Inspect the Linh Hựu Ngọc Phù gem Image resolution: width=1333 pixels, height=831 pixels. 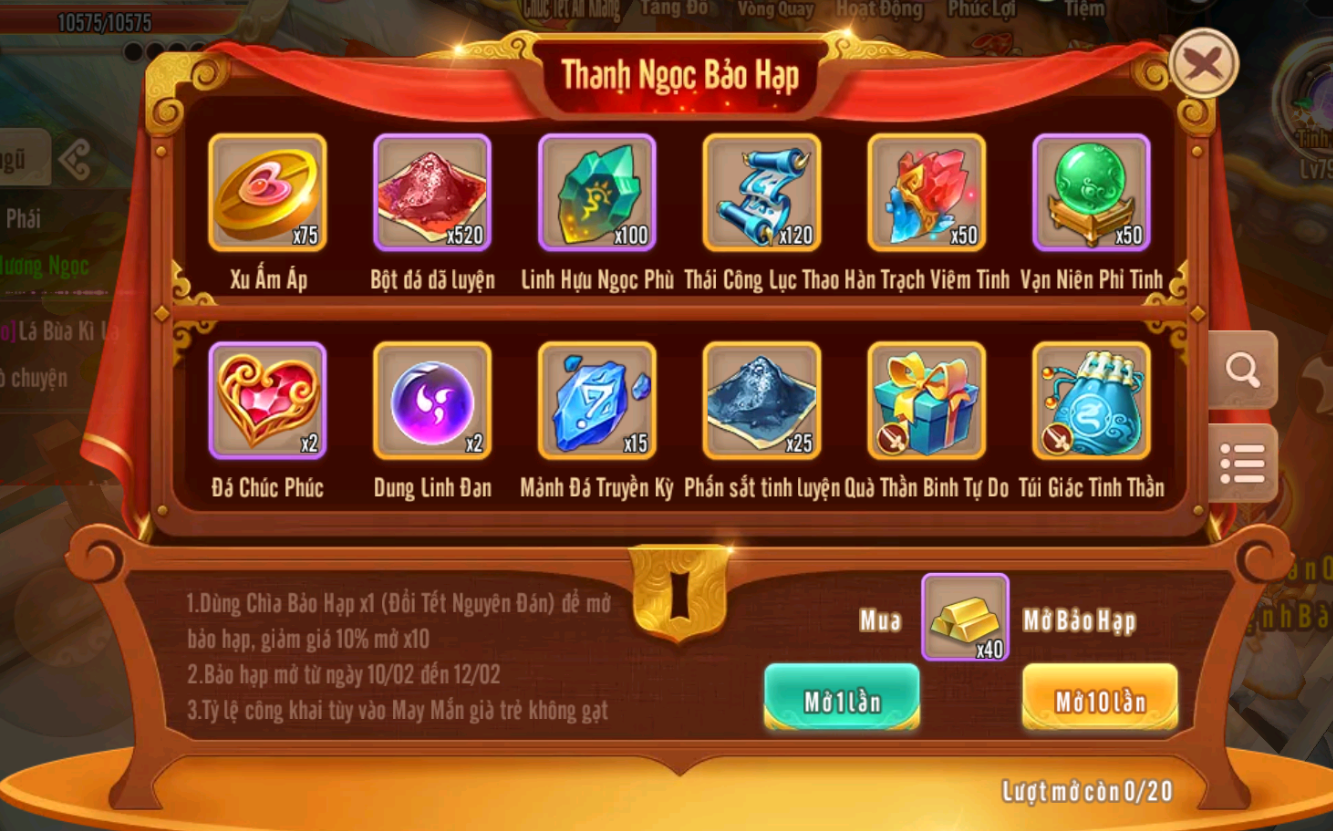point(597,192)
